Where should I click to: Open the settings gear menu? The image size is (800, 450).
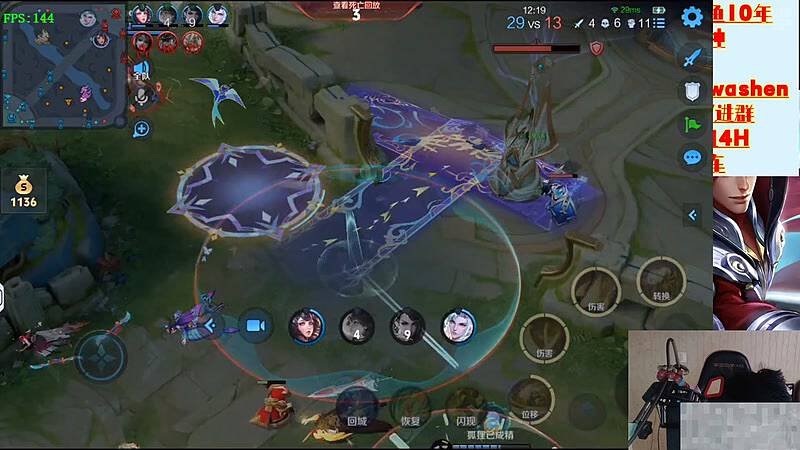pos(692,17)
